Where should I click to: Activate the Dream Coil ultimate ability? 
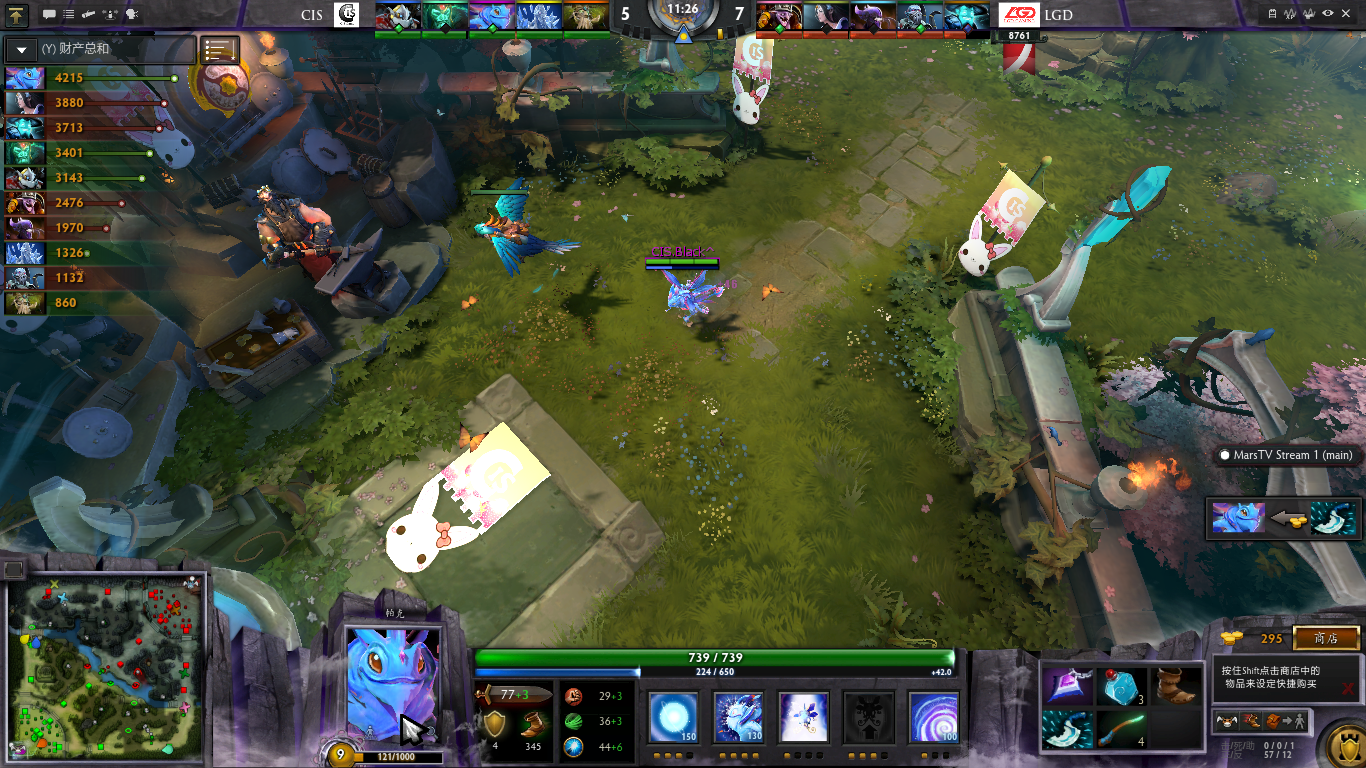tap(932, 717)
